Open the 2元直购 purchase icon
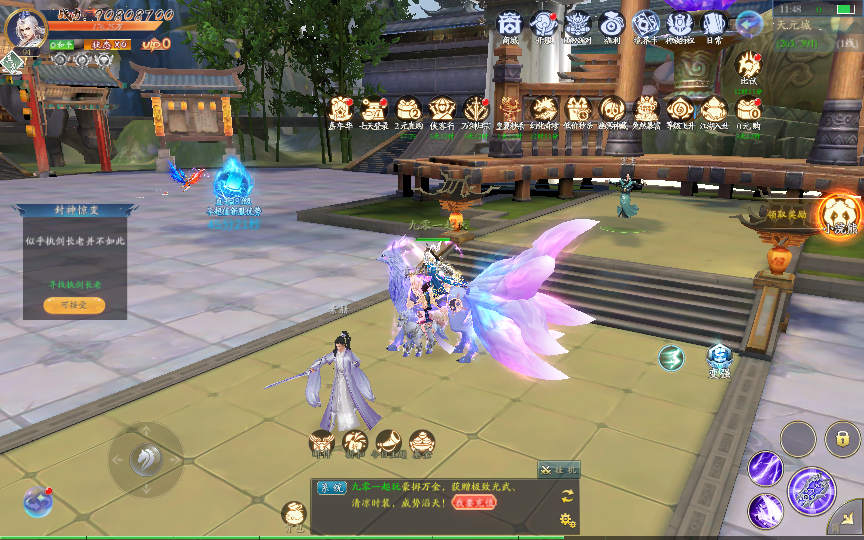The height and width of the screenshot is (540, 864). (408, 109)
